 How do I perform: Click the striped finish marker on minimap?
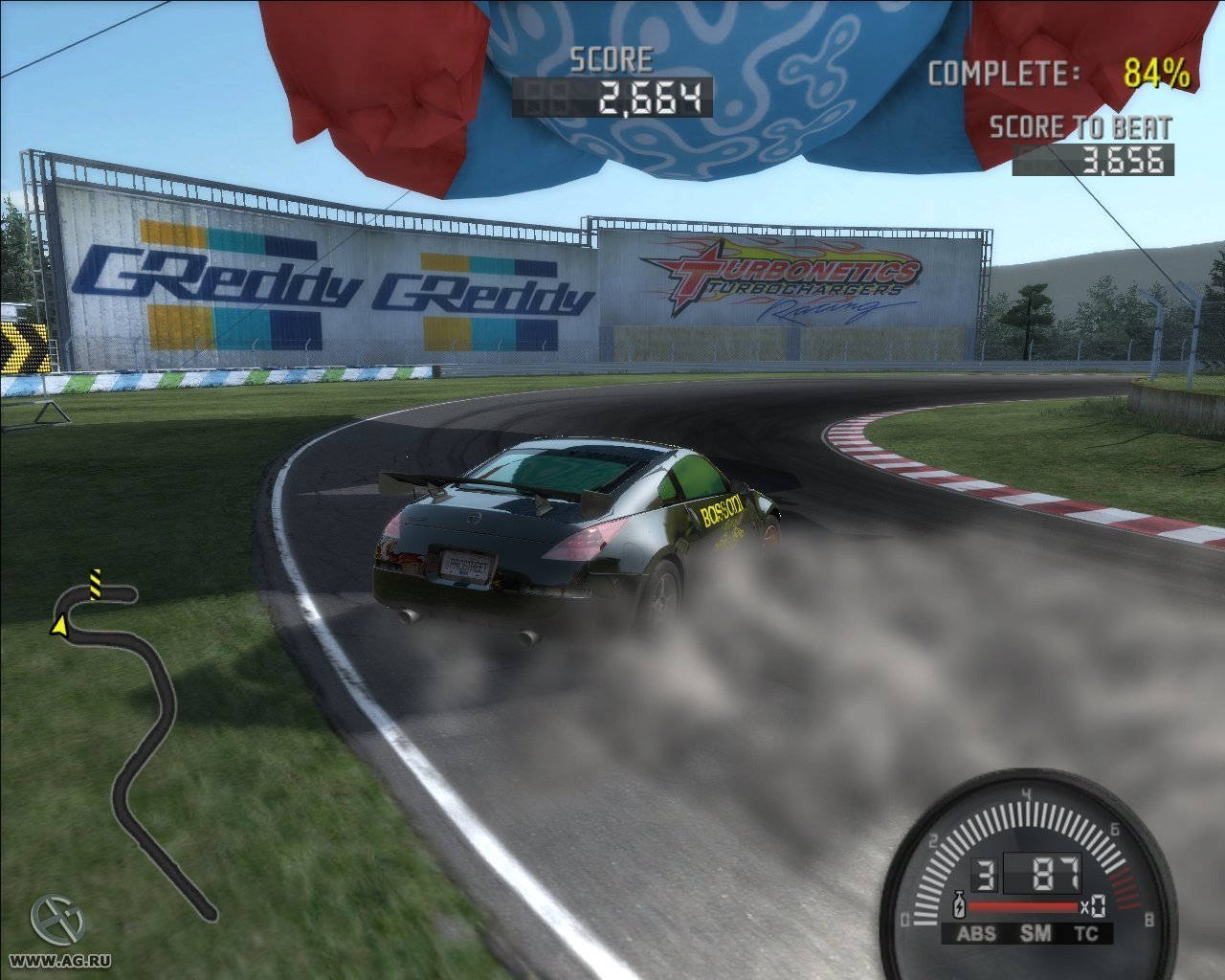coord(95,583)
